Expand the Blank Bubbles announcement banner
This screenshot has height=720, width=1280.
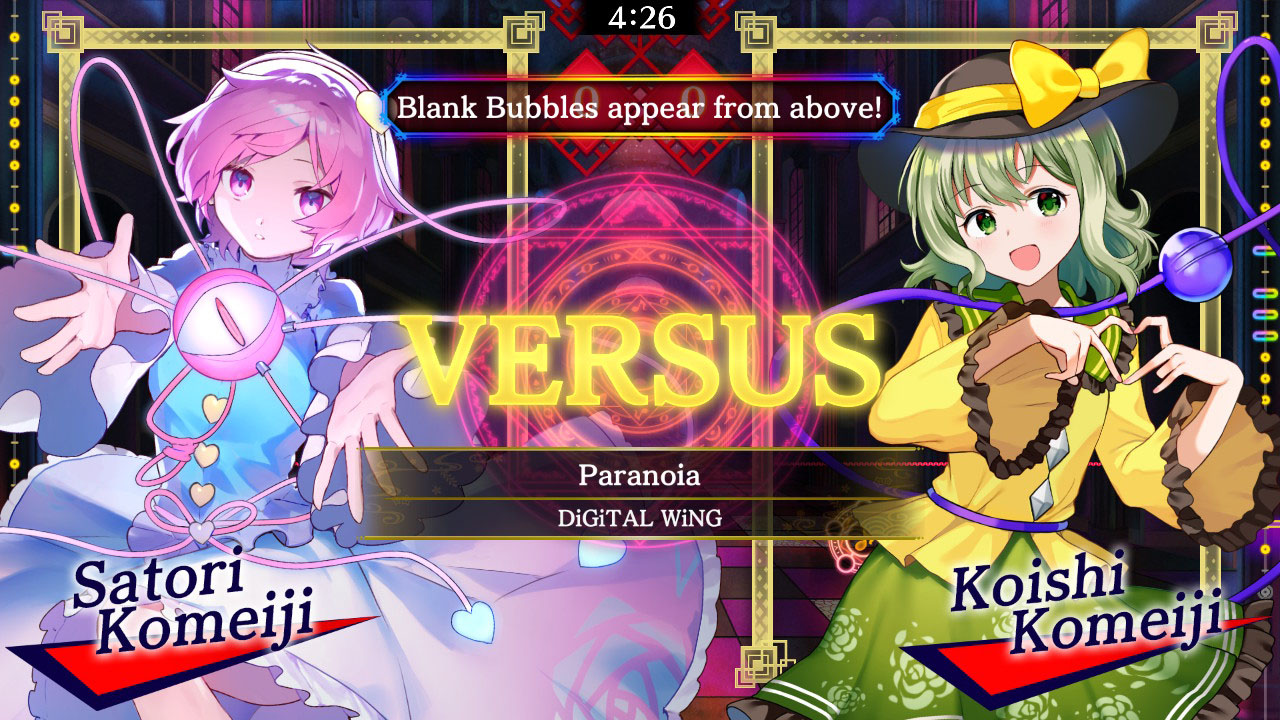pyautogui.click(x=640, y=111)
